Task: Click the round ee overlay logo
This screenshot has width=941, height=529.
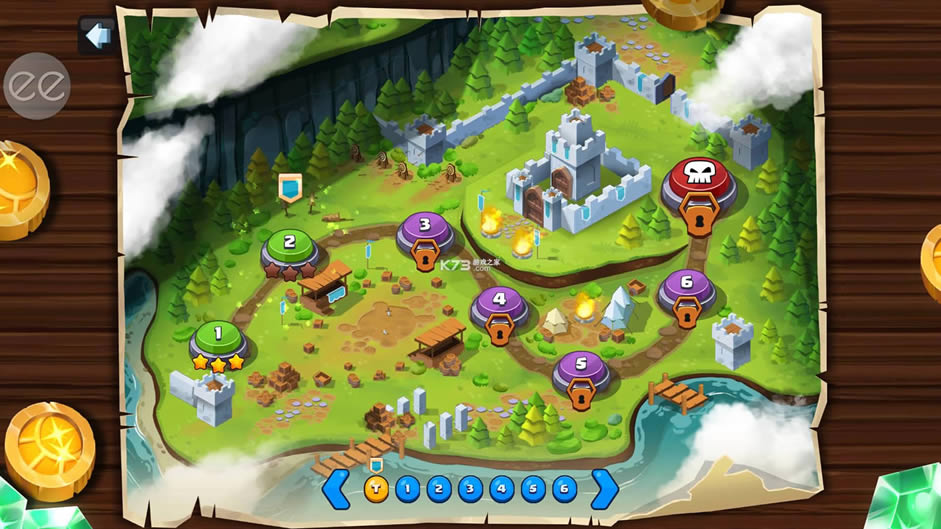Action: tap(37, 86)
